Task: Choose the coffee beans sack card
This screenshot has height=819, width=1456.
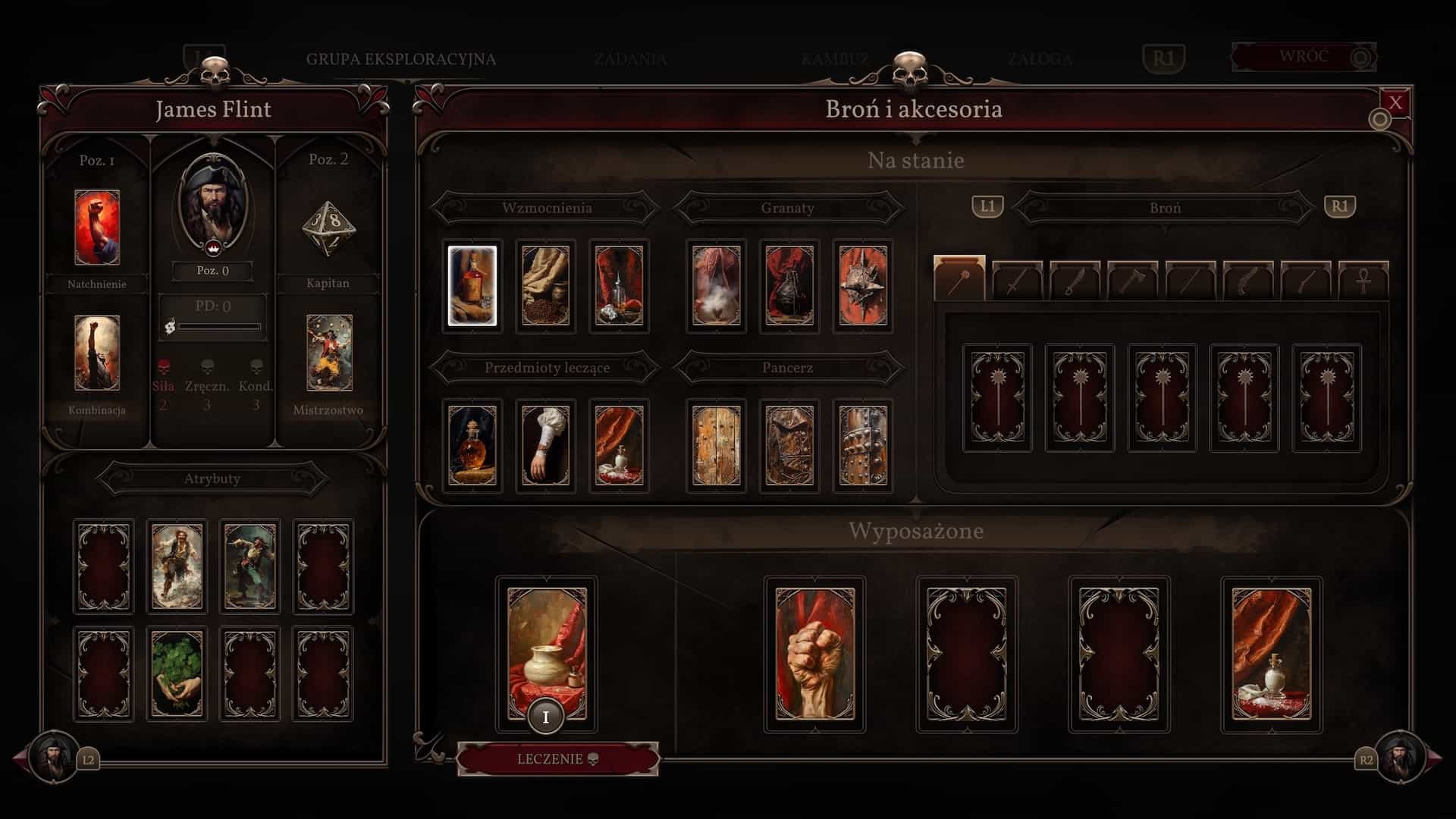Action: [545, 286]
